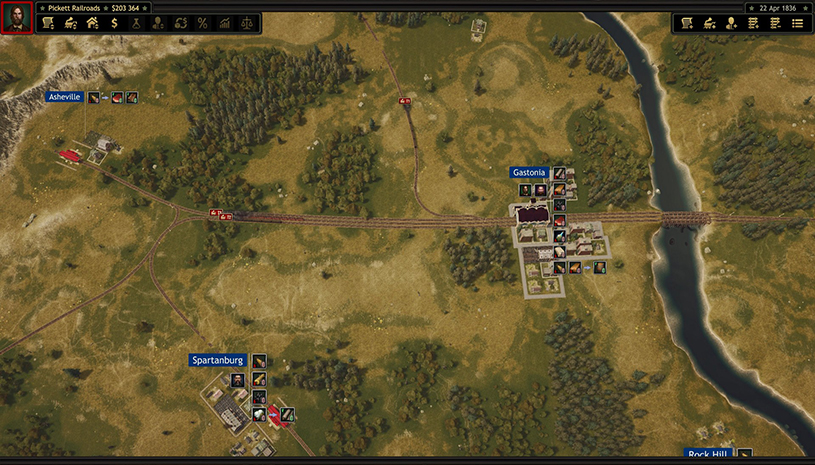
Task: Select the Rock Hill city label
Action: (708, 454)
